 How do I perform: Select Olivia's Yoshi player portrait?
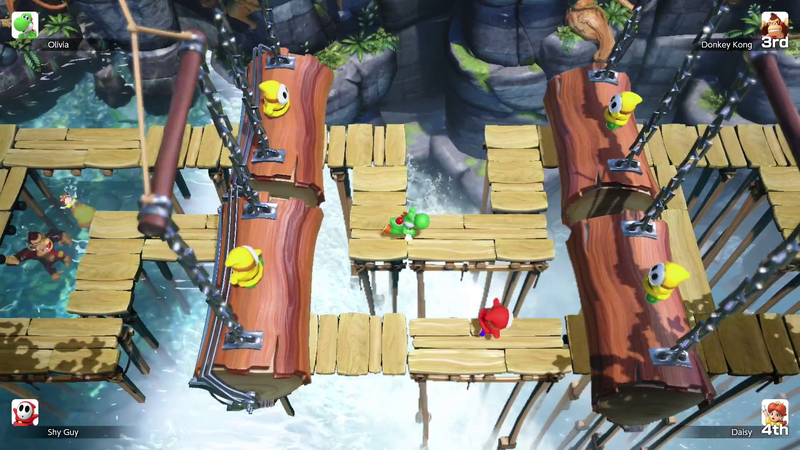[x=25, y=25]
